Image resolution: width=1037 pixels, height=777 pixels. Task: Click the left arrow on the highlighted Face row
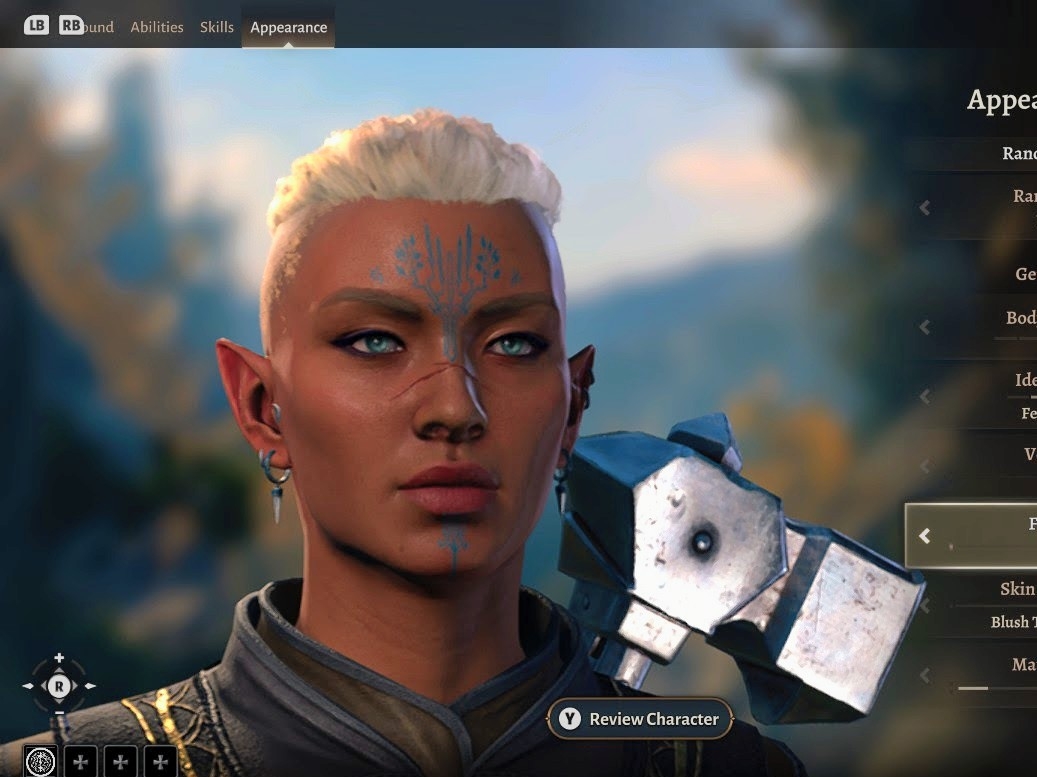coord(925,536)
